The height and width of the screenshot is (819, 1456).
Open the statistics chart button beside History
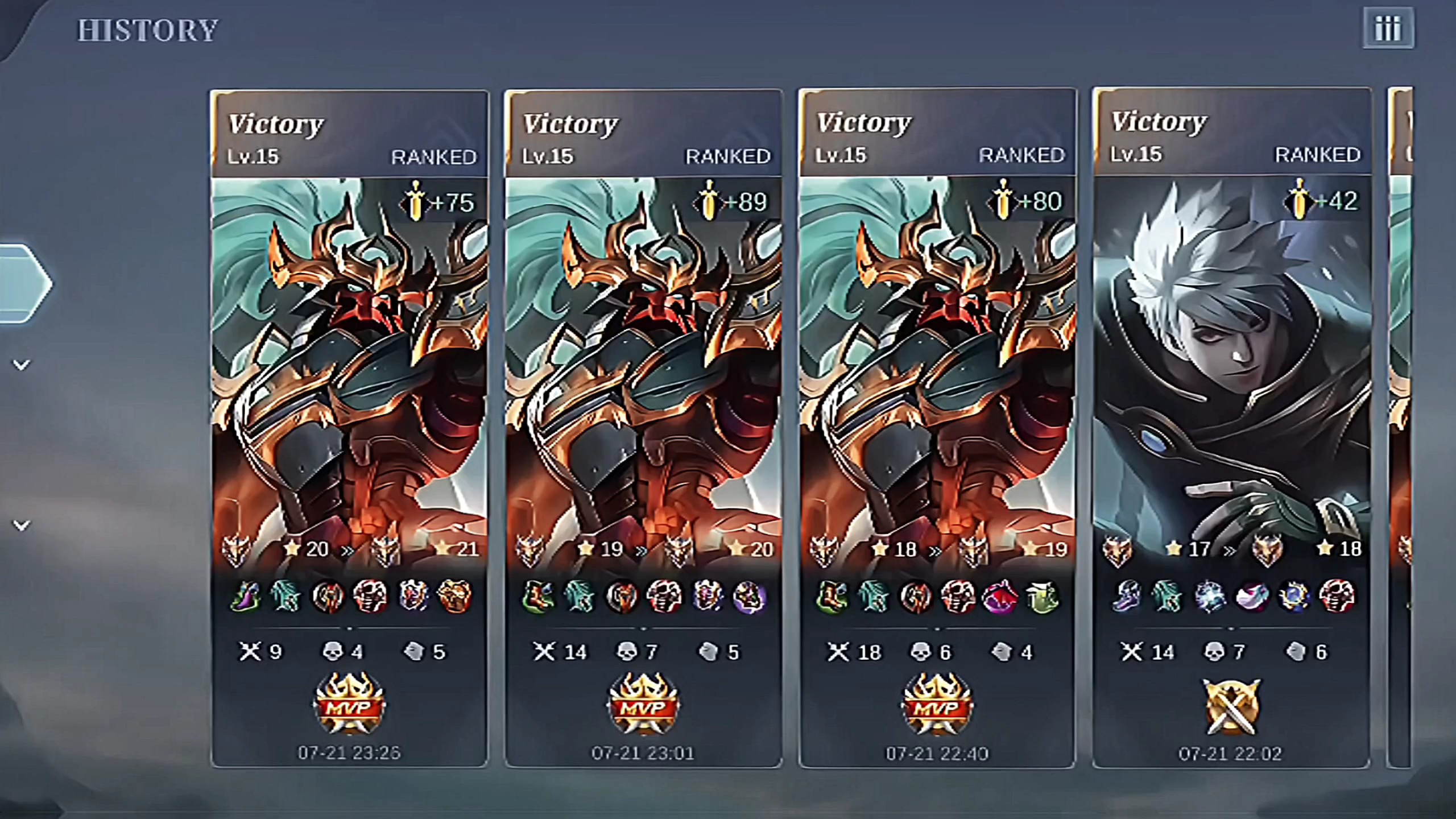(x=1388, y=28)
